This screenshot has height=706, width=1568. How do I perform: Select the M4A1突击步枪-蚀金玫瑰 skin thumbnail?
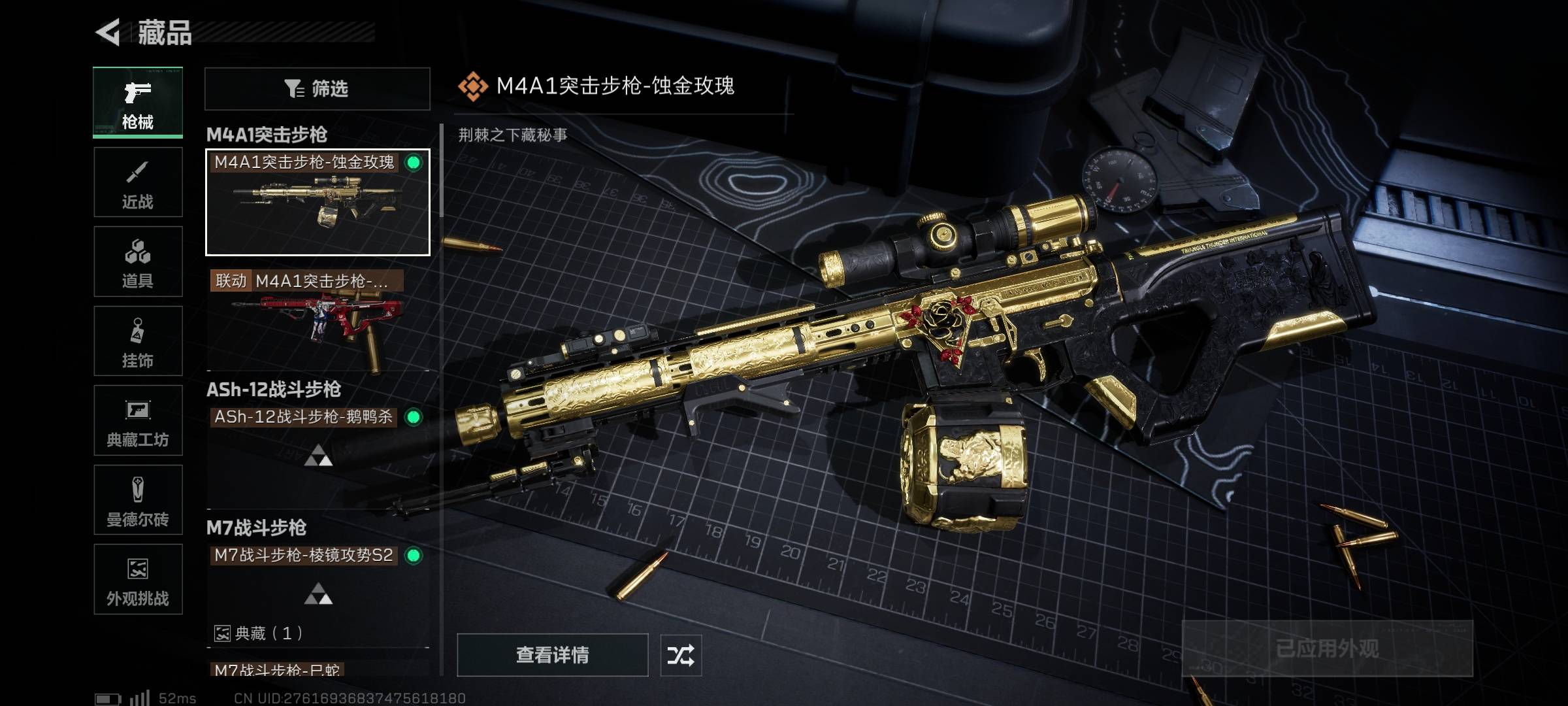pos(318,203)
